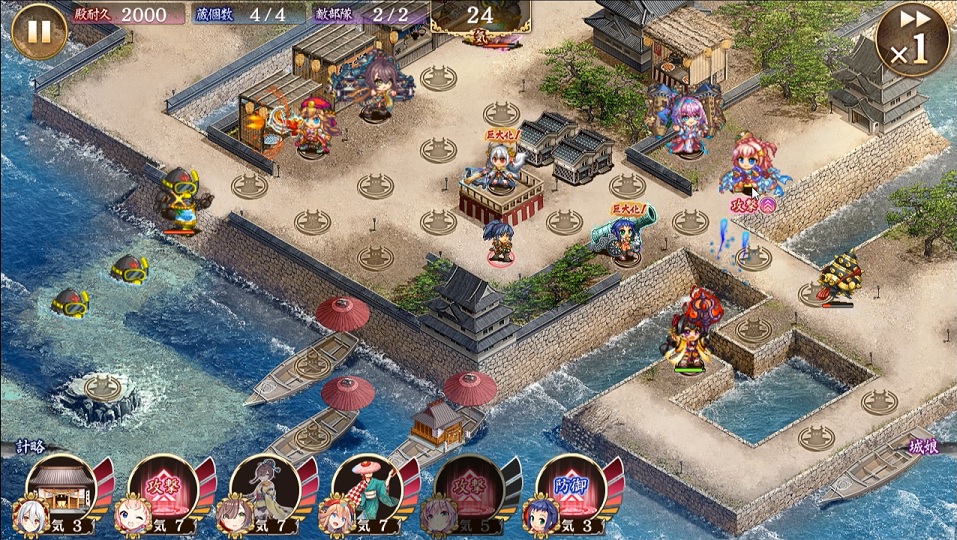Pause the battle
Screen dimensions: 957x540
coord(38,30)
